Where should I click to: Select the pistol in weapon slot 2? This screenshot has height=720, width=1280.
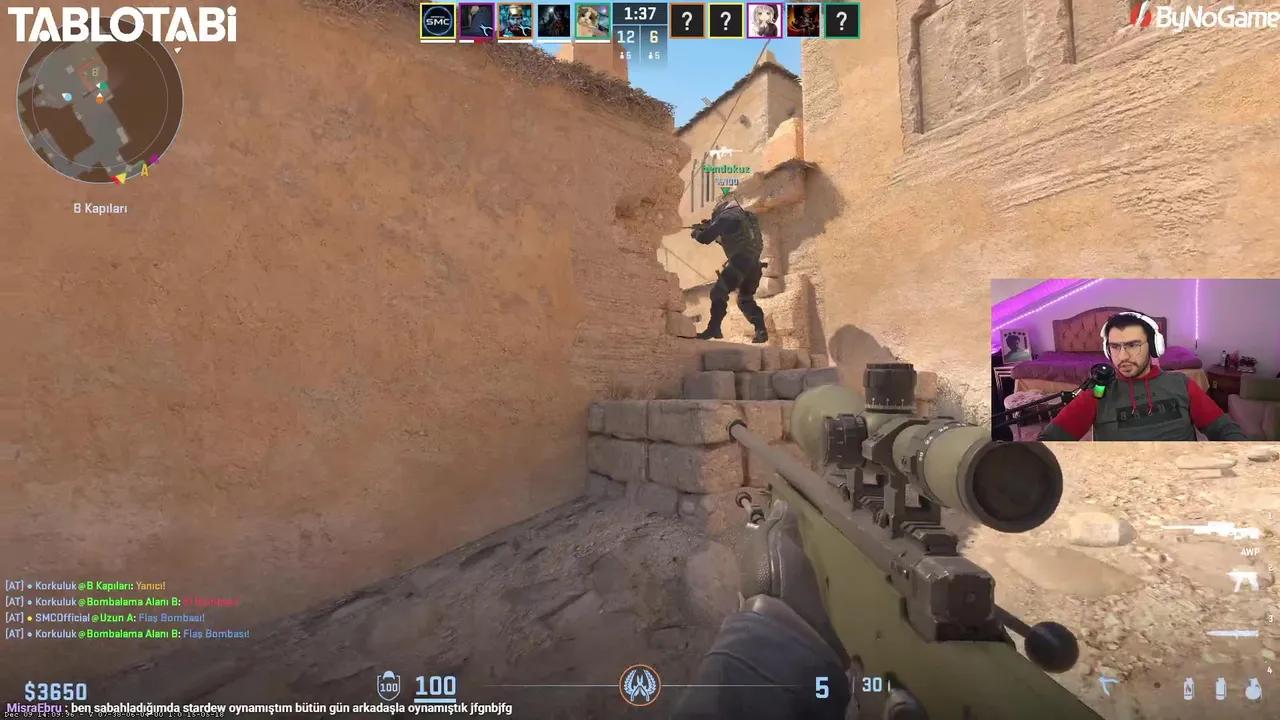pos(1243,580)
